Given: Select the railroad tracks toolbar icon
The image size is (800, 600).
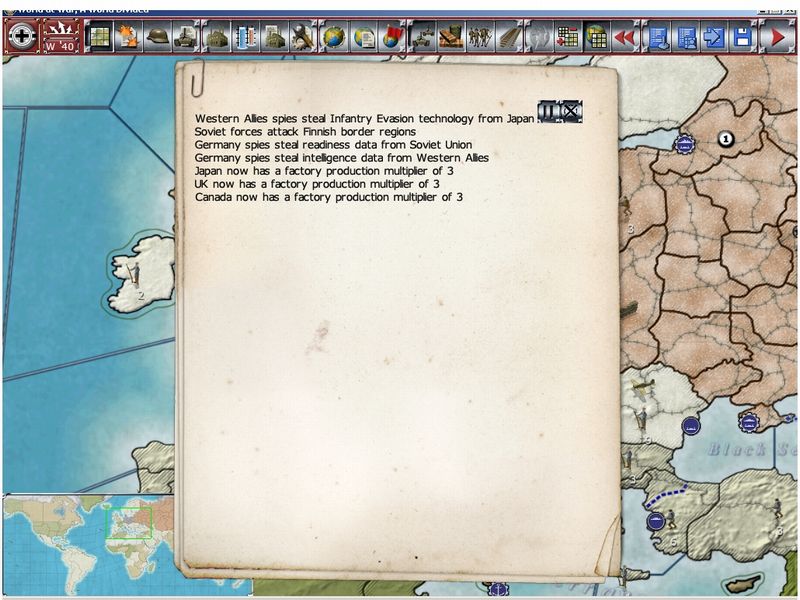Looking at the screenshot, I should point(508,38).
